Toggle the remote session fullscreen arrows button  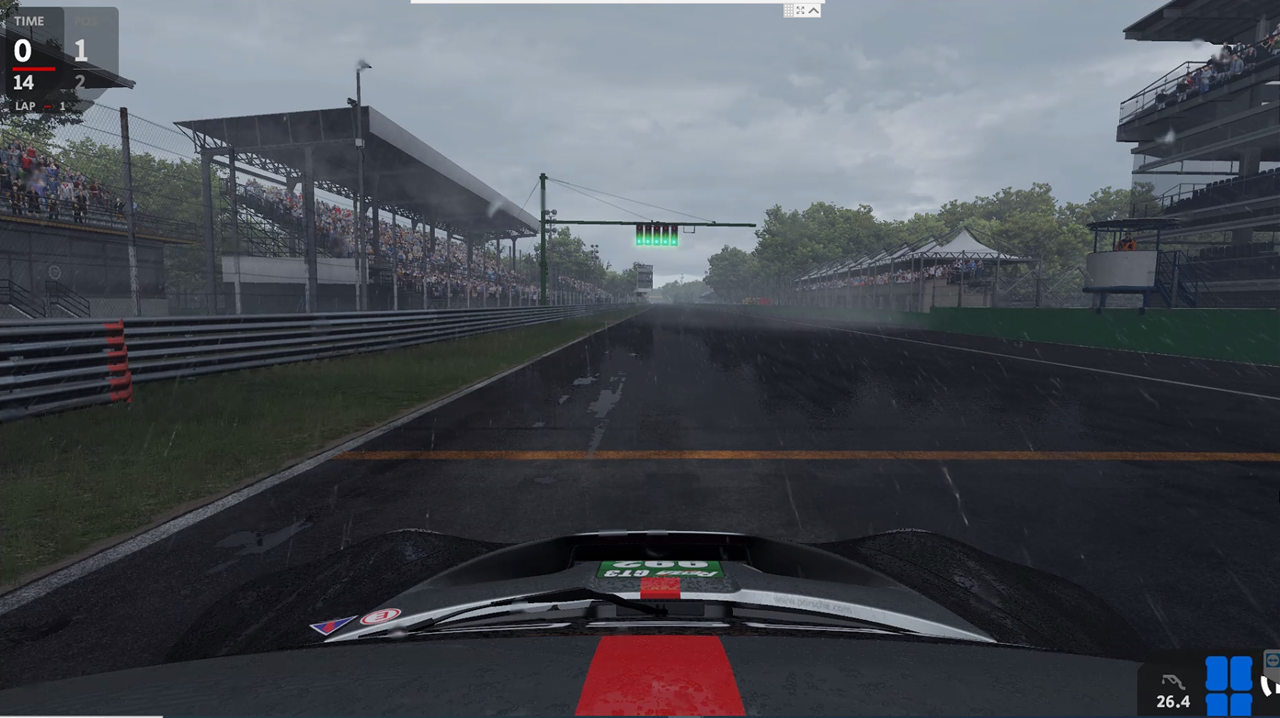[801, 10]
